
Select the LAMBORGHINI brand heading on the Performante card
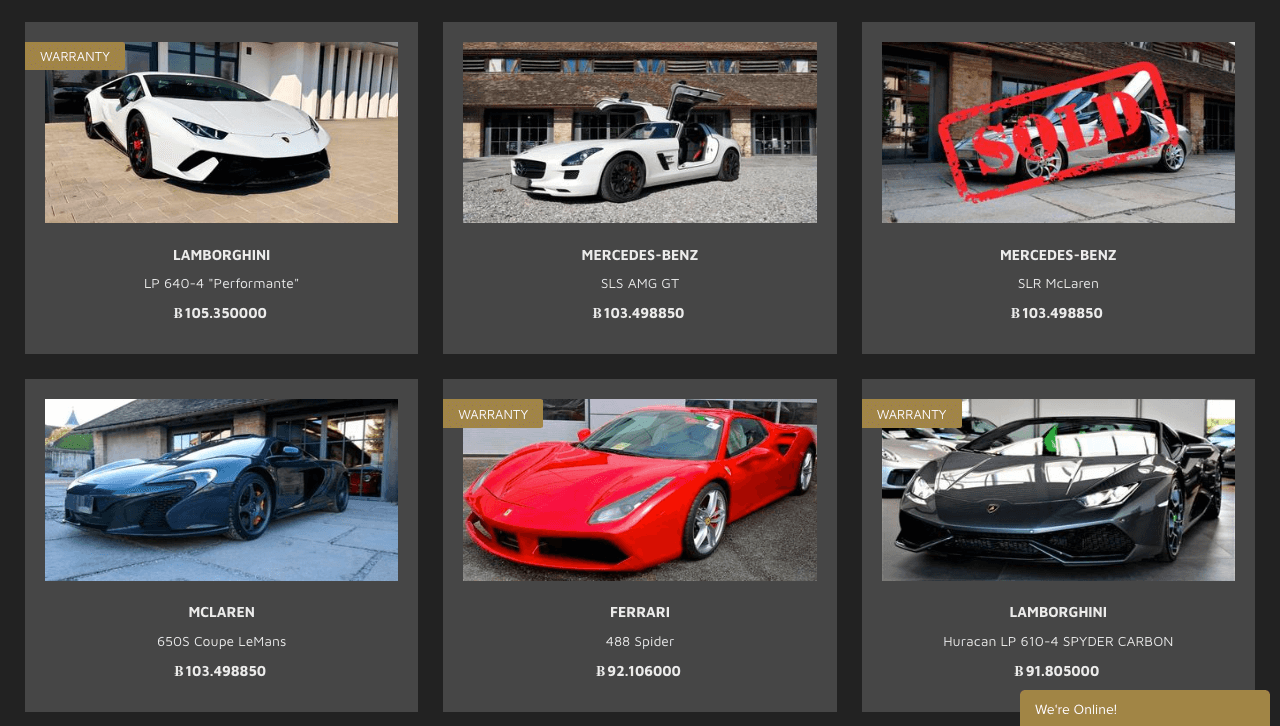tap(221, 254)
